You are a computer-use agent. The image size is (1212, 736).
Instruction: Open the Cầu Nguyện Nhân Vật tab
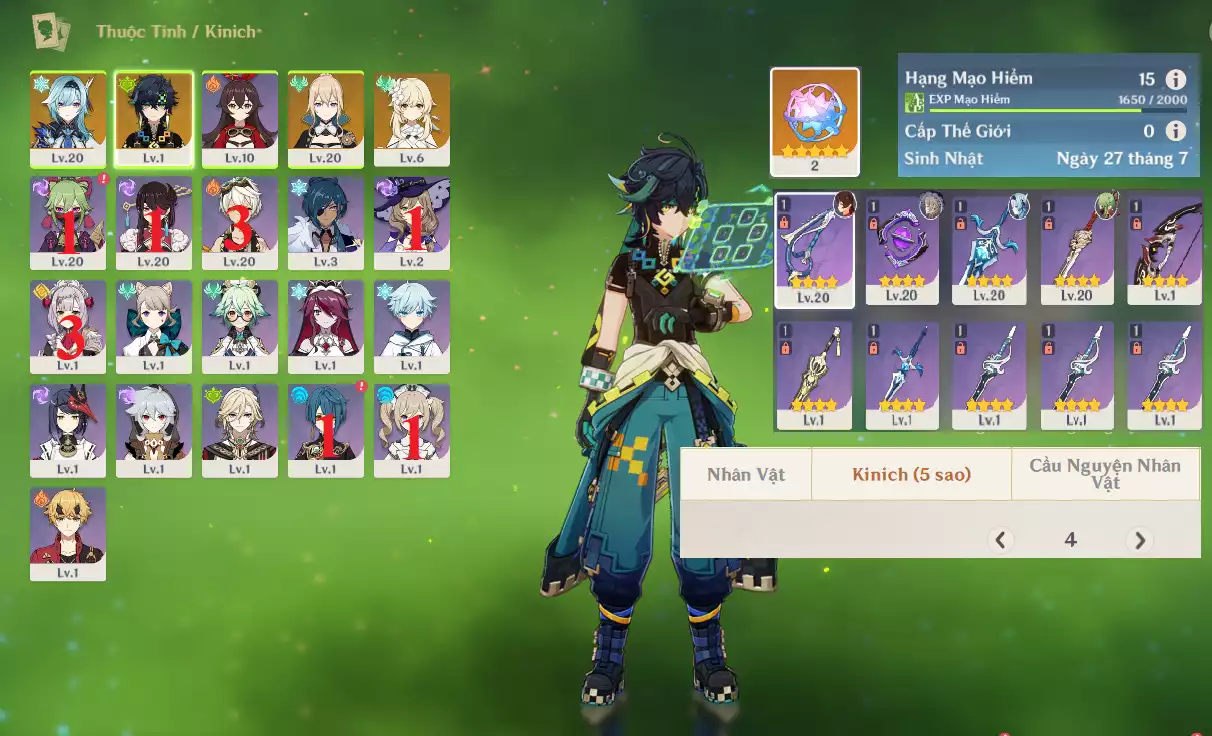tap(1105, 474)
